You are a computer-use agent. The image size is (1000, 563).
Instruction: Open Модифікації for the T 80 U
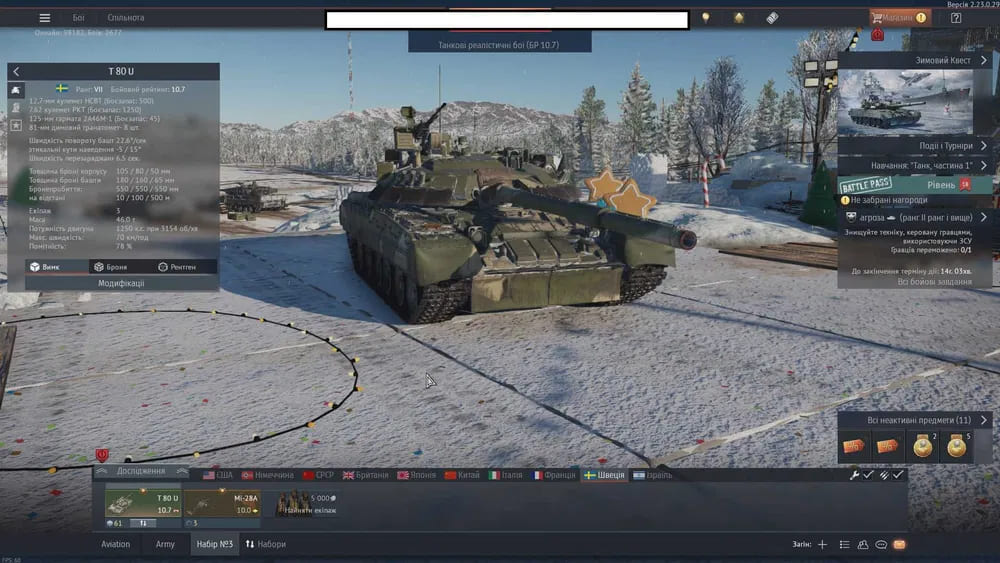pos(121,283)
